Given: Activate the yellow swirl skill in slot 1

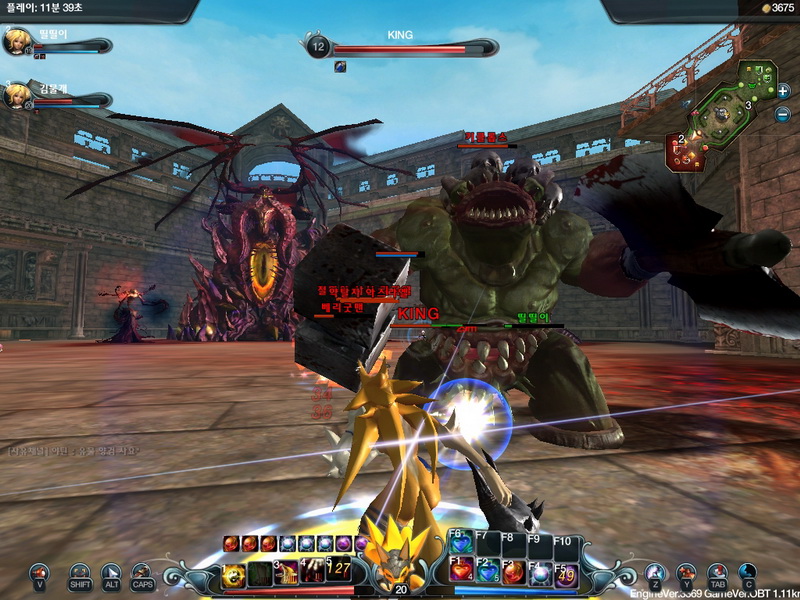Looking at the screenshot, I should tap(234, 574).
